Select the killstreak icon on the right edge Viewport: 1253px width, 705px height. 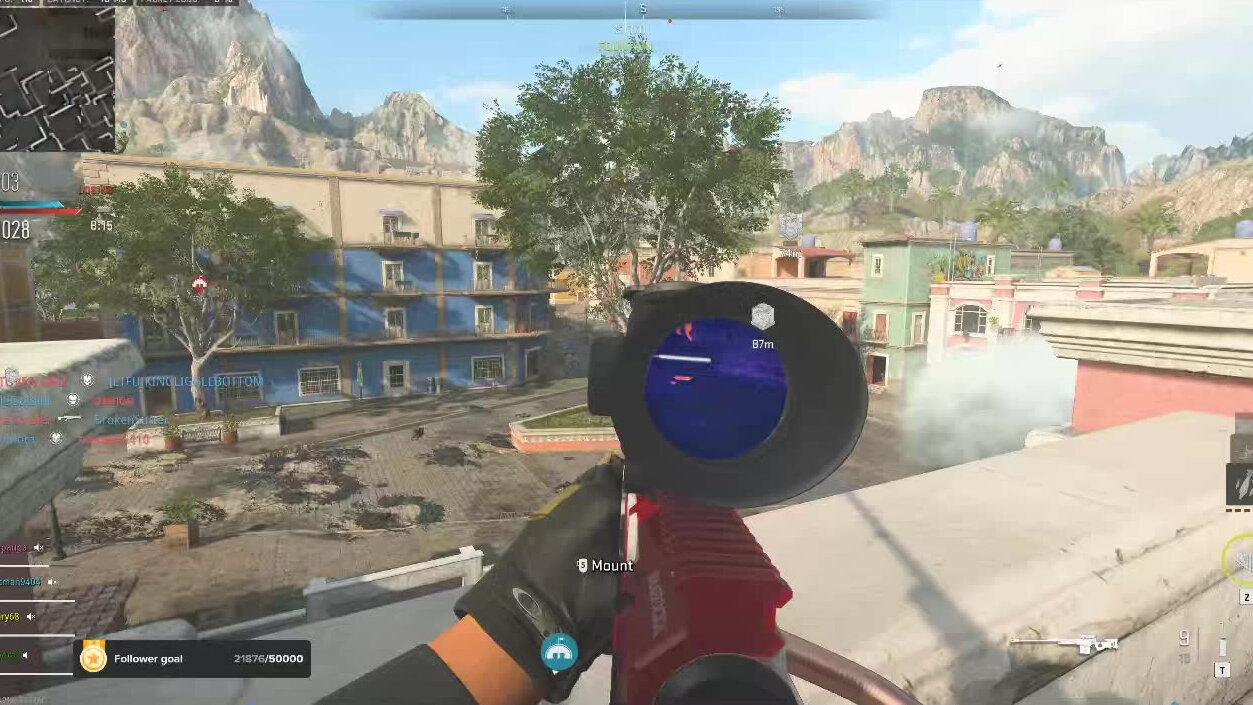pyautogui.click(x=1240, y=484)
